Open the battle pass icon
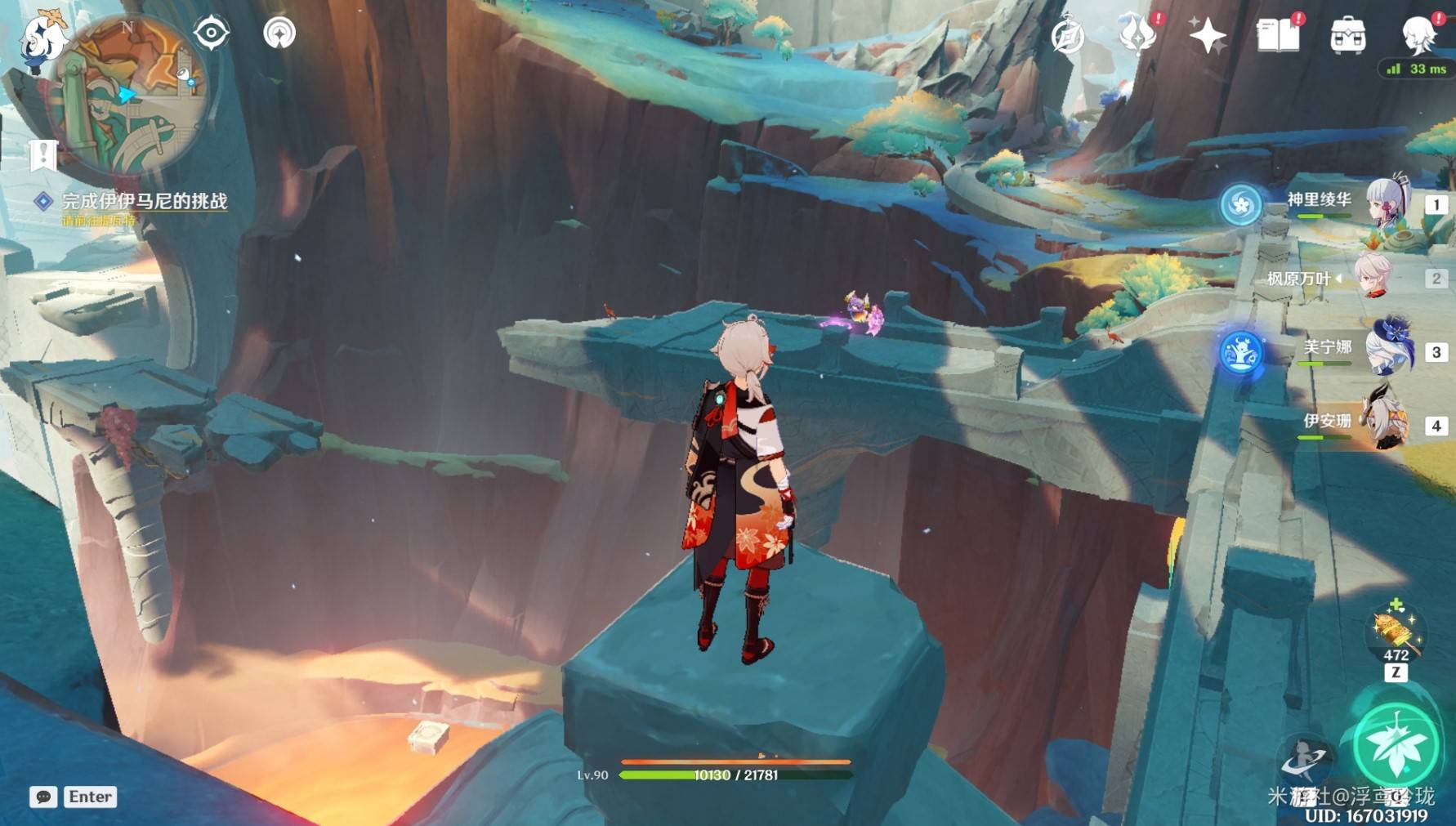This screenshot has width=1456, height=826. click(x=1137, y=35)
